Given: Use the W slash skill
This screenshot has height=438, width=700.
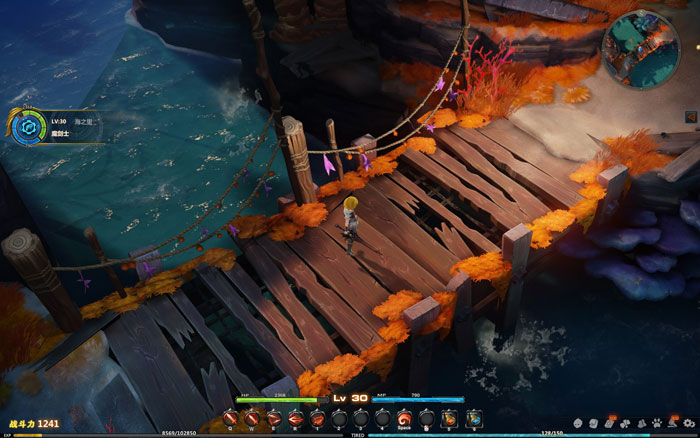Looking at the screenshot, I should pos(252,417).
